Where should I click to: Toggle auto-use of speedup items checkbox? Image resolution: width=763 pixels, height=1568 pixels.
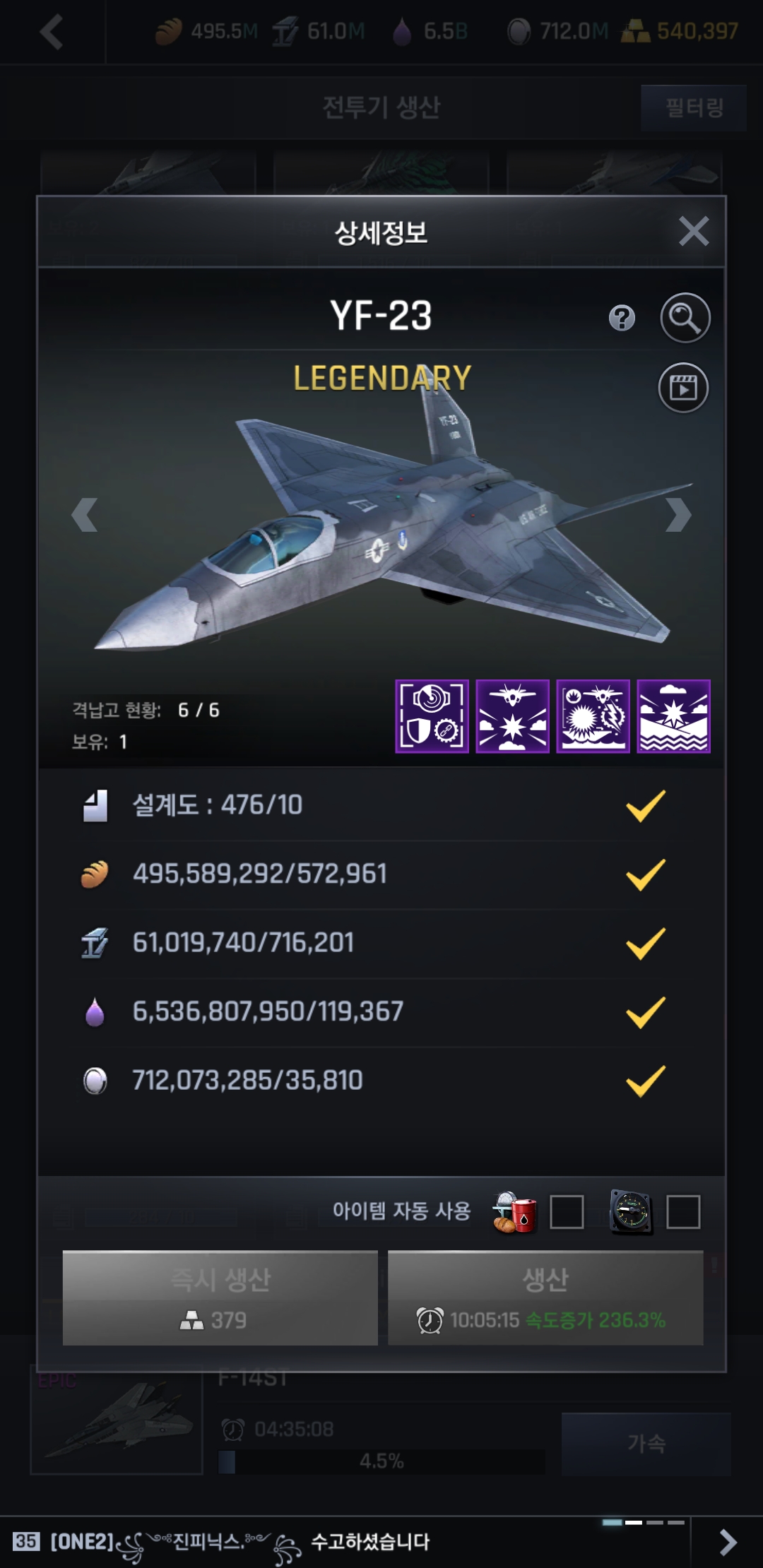click(x=683, y=1212)
